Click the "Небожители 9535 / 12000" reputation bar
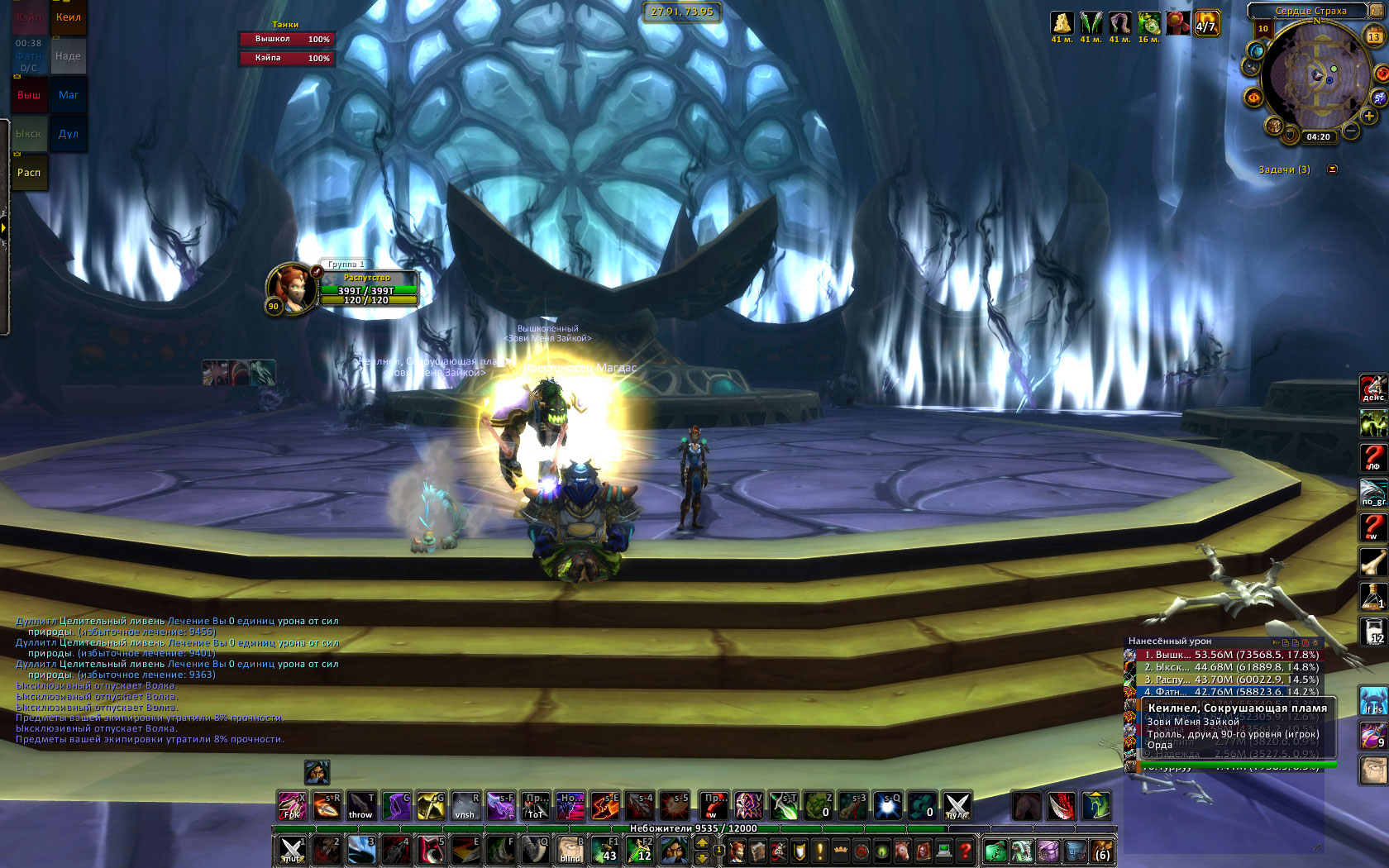This screenshot has height=868, width=1389. [x=694, y=829]
